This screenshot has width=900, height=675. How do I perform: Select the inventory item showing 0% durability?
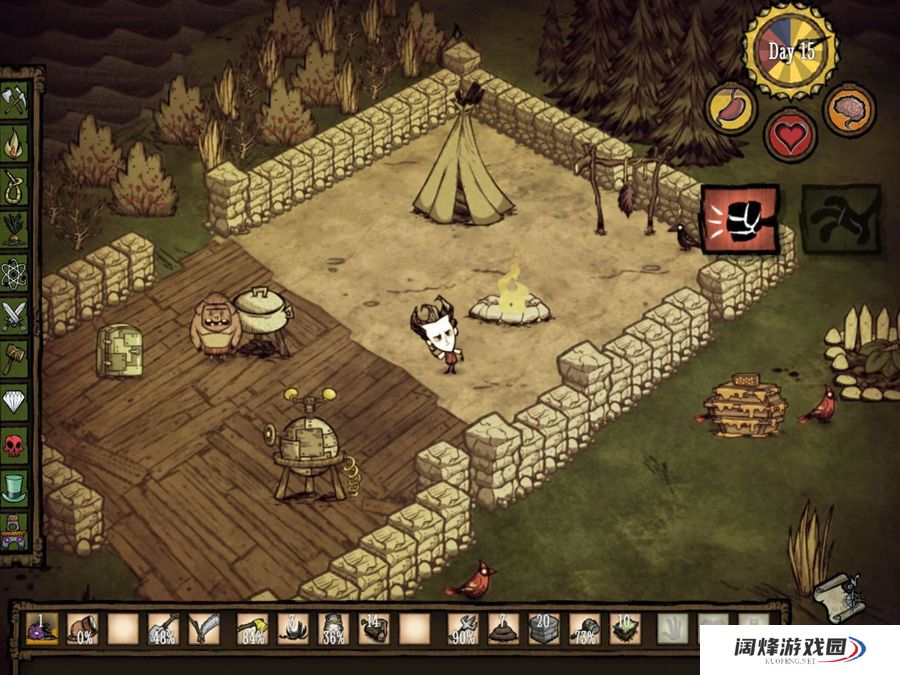82,628
